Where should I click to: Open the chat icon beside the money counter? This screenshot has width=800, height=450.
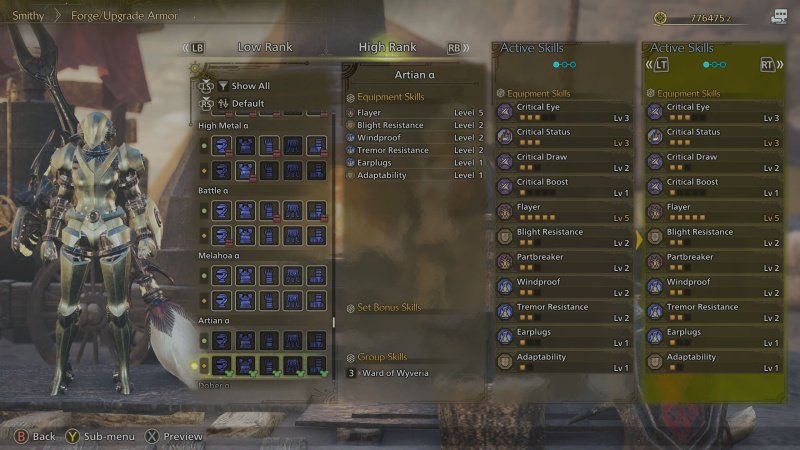tap(779, 17)
